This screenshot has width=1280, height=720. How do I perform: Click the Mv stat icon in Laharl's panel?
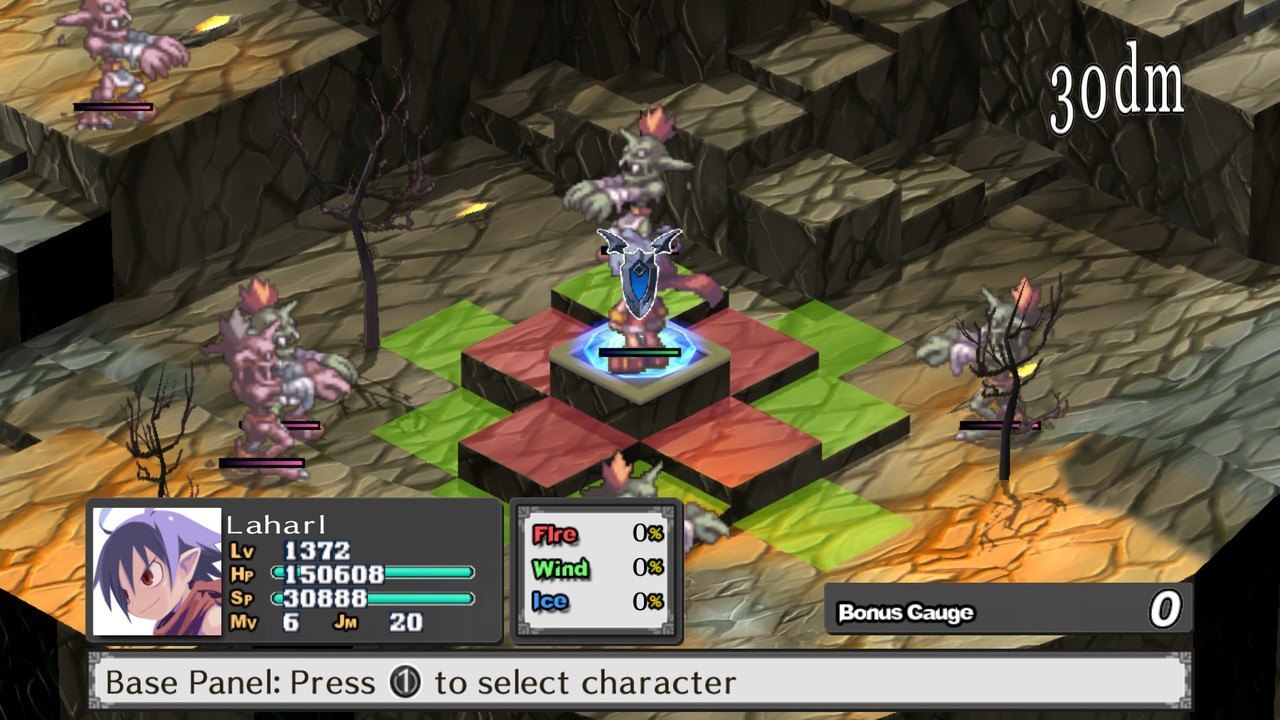click(x=244, y=620)
